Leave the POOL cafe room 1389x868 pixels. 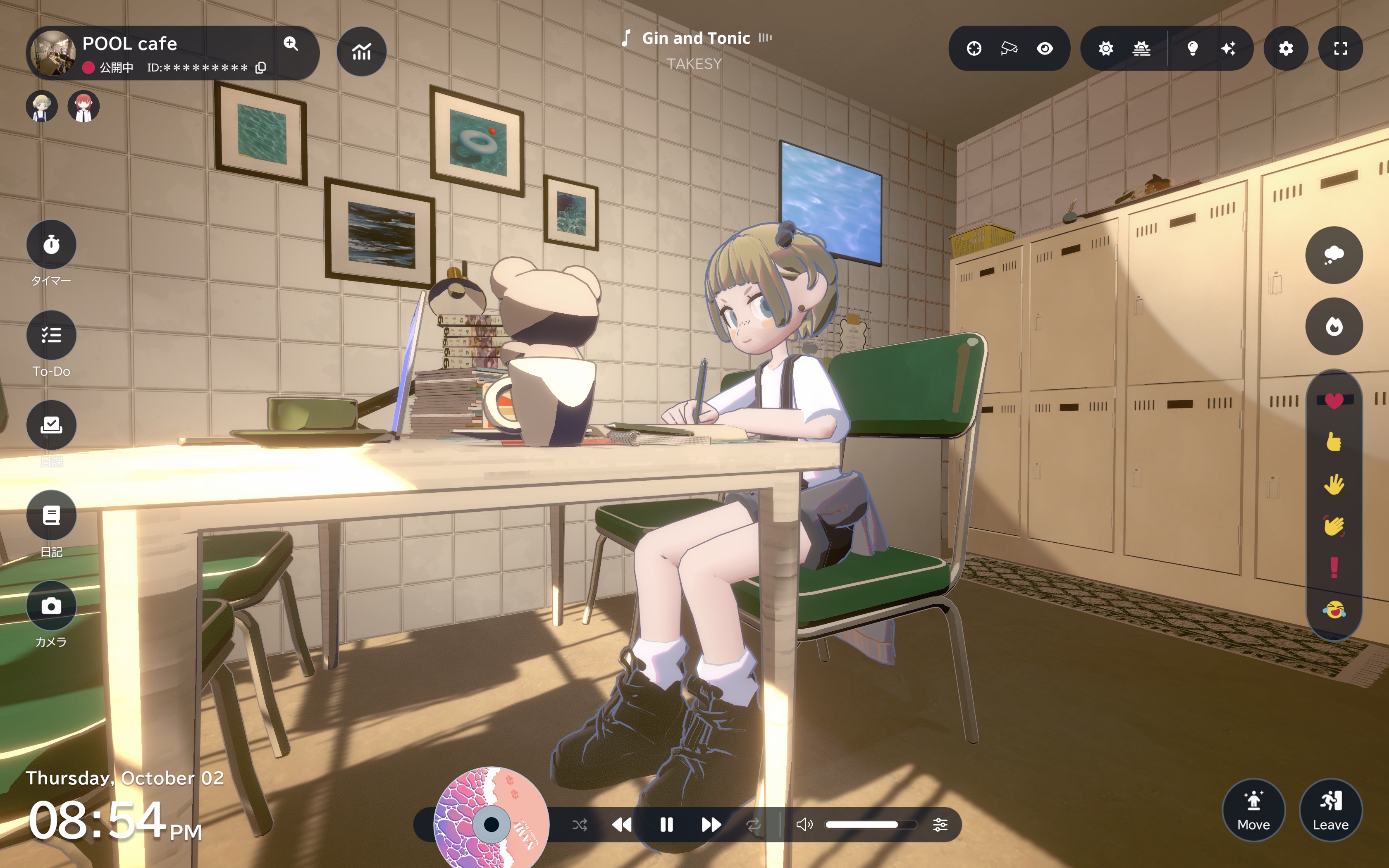tap(1330, 810)
